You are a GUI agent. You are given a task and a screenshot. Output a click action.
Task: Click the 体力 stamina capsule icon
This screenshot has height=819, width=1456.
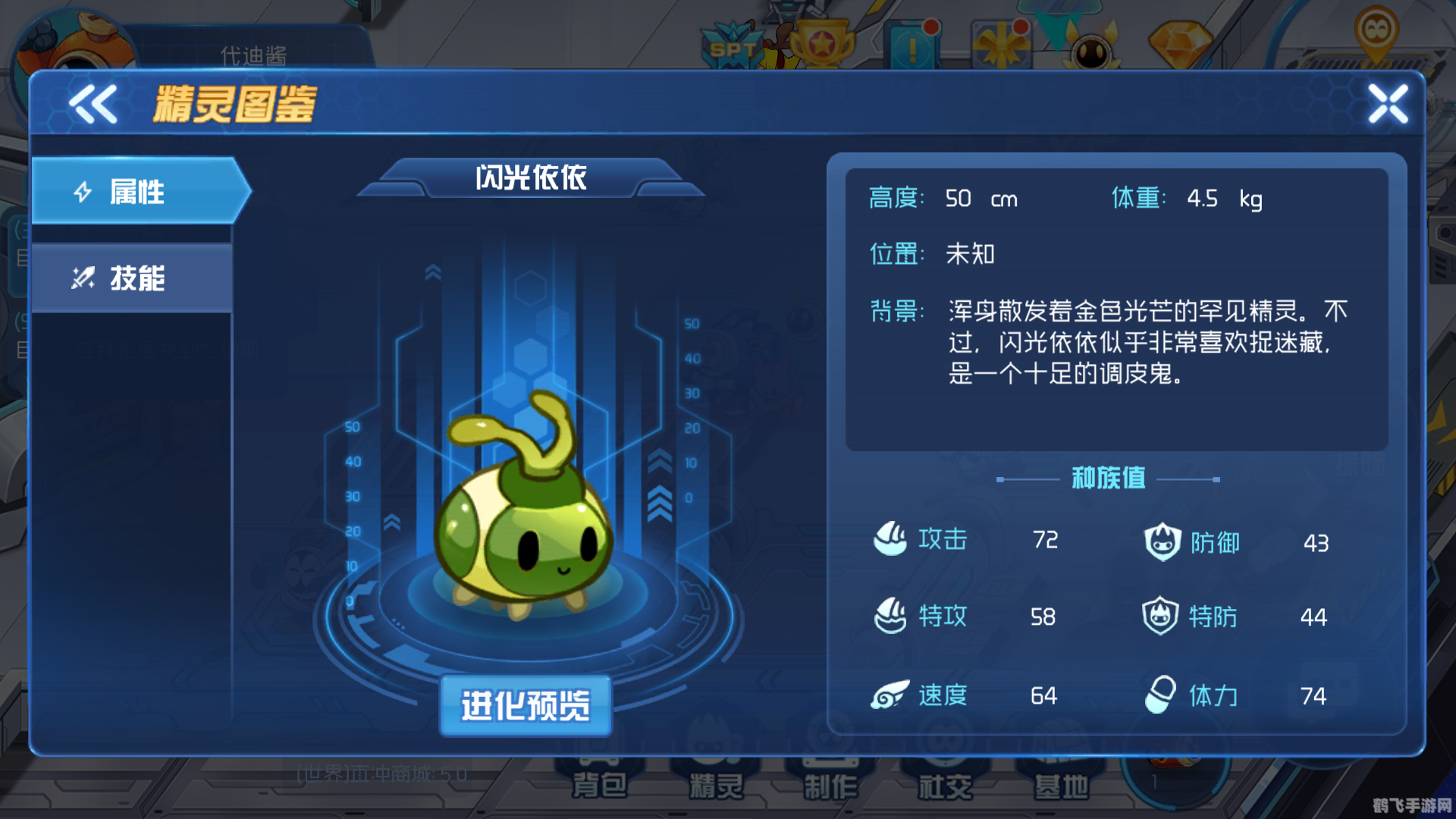(x=1159, y=695)
